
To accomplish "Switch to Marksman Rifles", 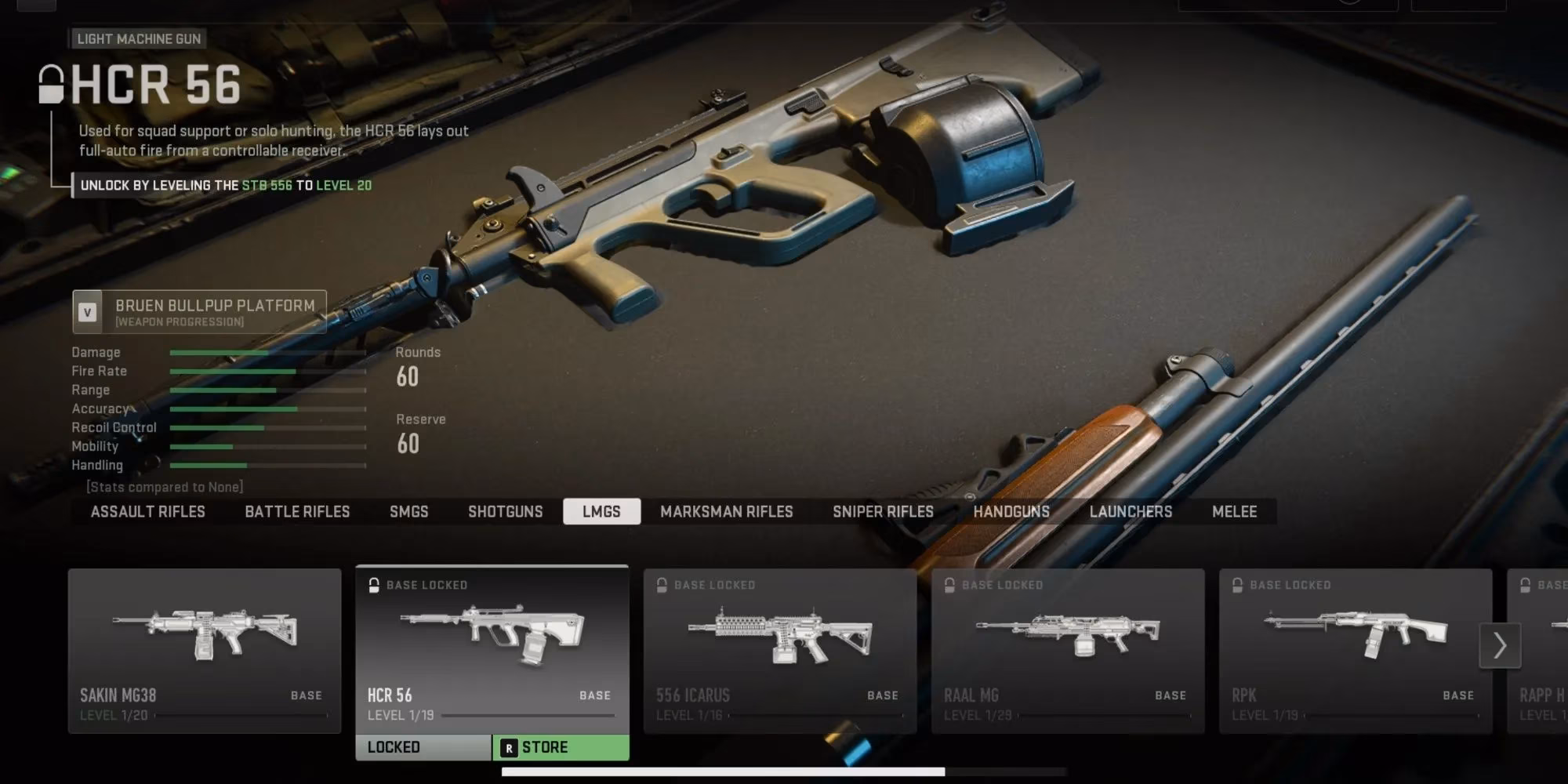I will [726, 512].
